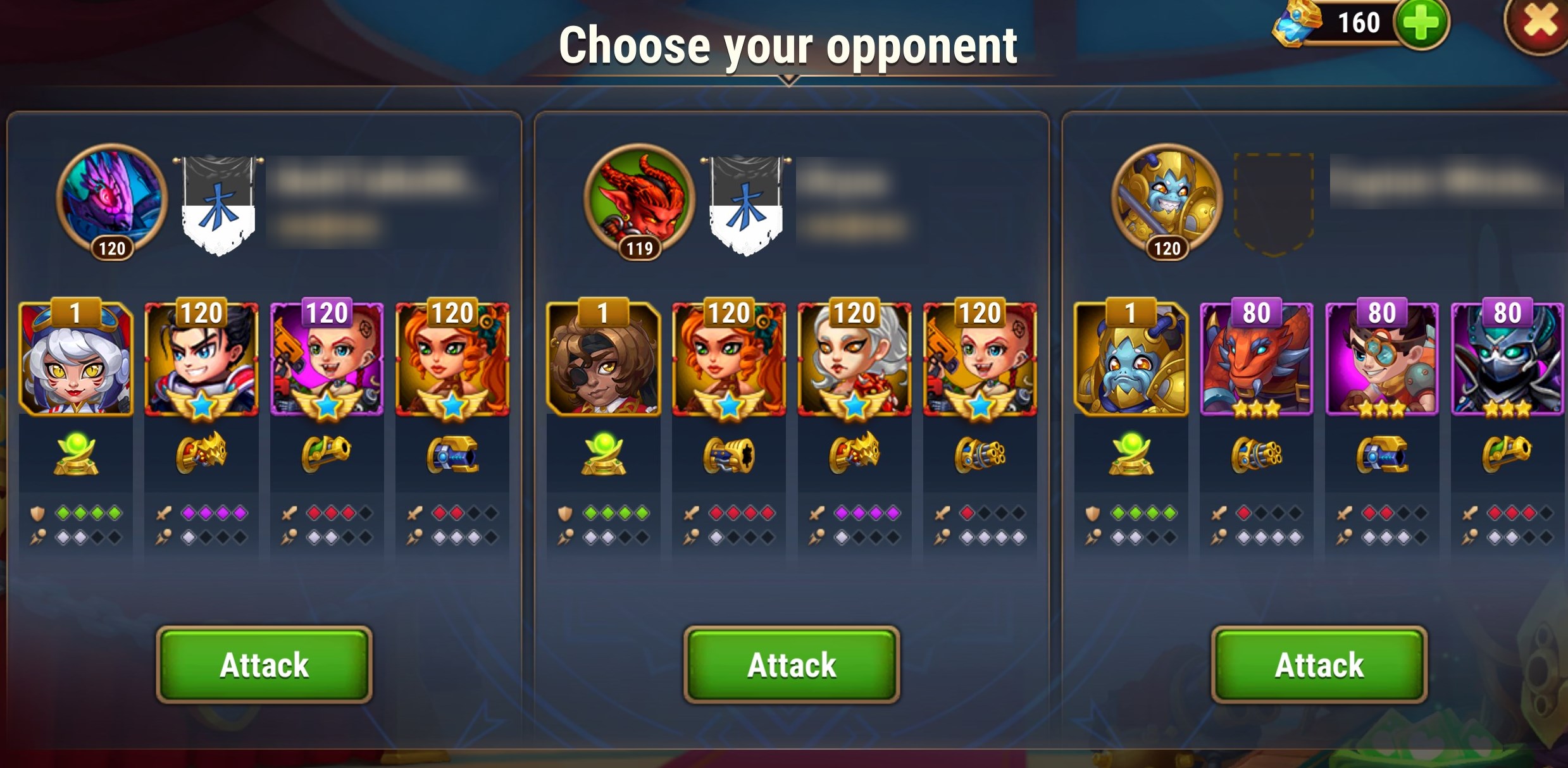Select the white-haired cat-eared level 1 hero

point(76,359)
